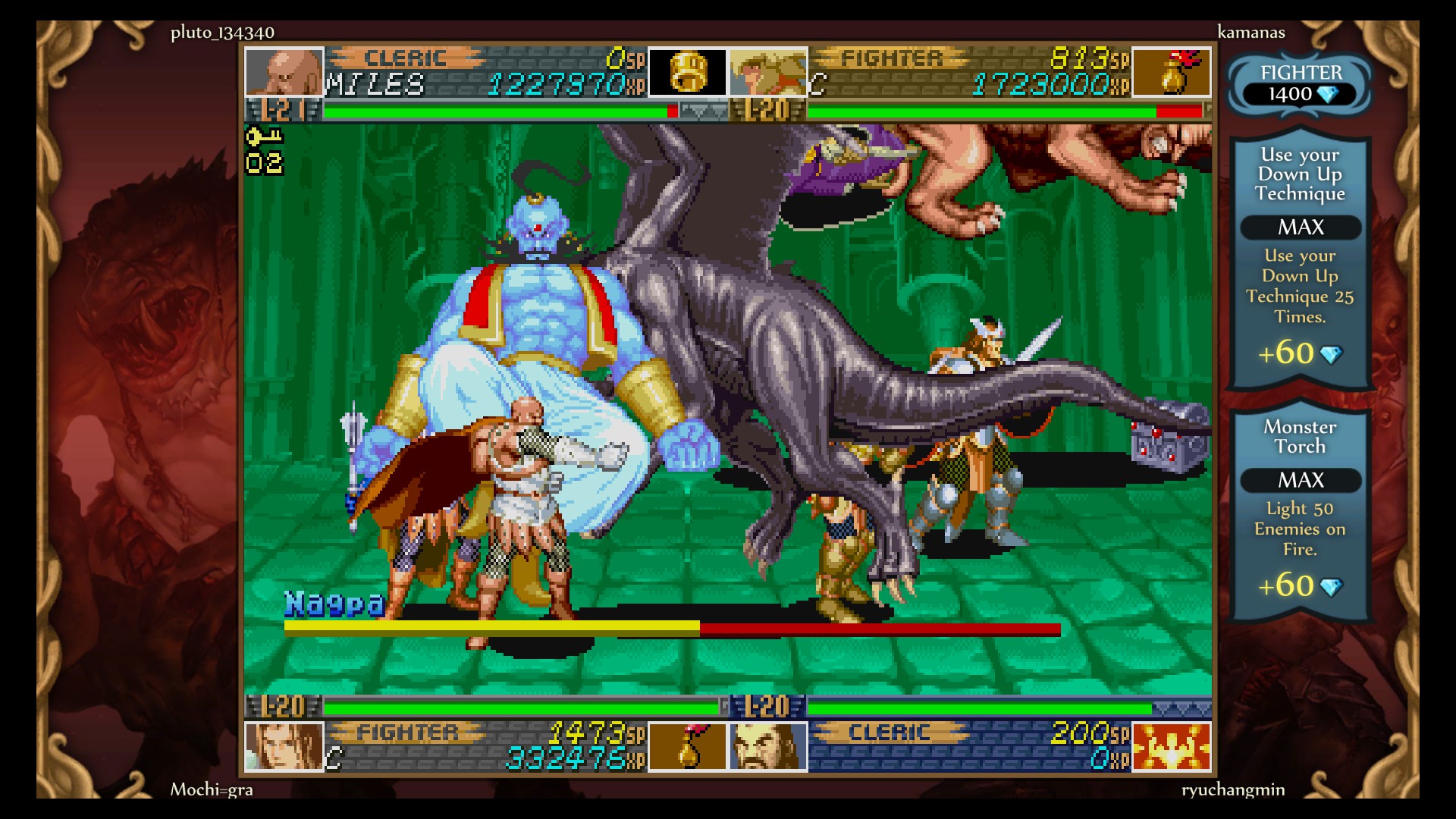Screen dimensions: 1456x819
Task: Click Nagpa's yellow boss health bar
Action: (491, 628)
